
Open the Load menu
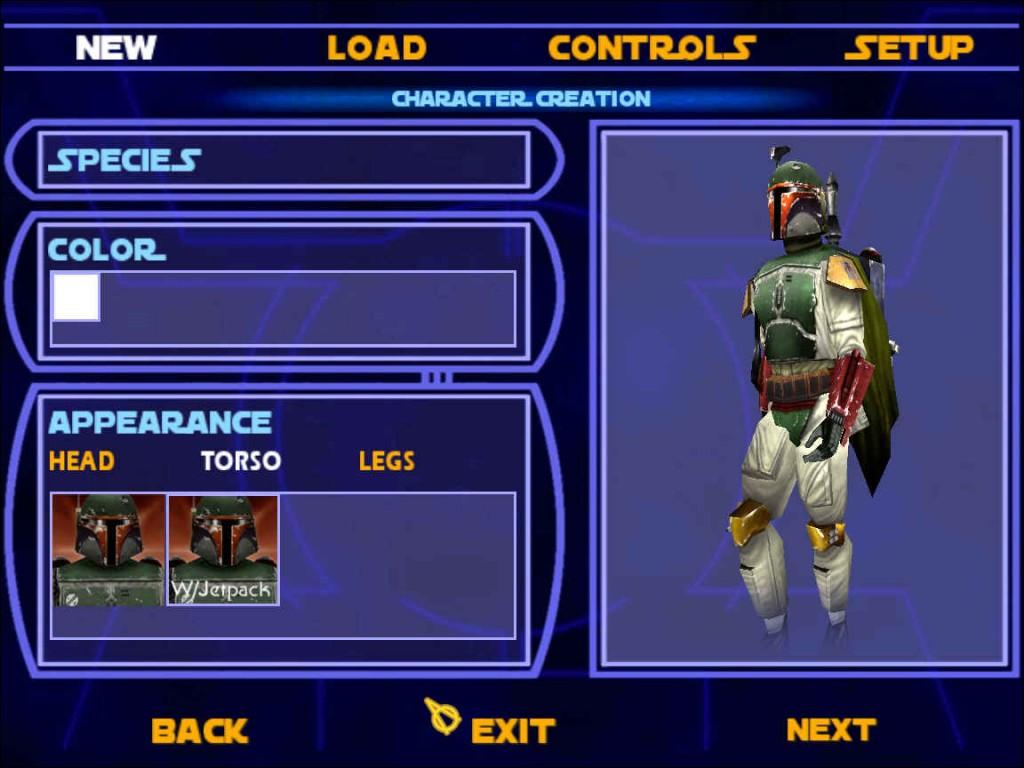(x=376, y=47)
